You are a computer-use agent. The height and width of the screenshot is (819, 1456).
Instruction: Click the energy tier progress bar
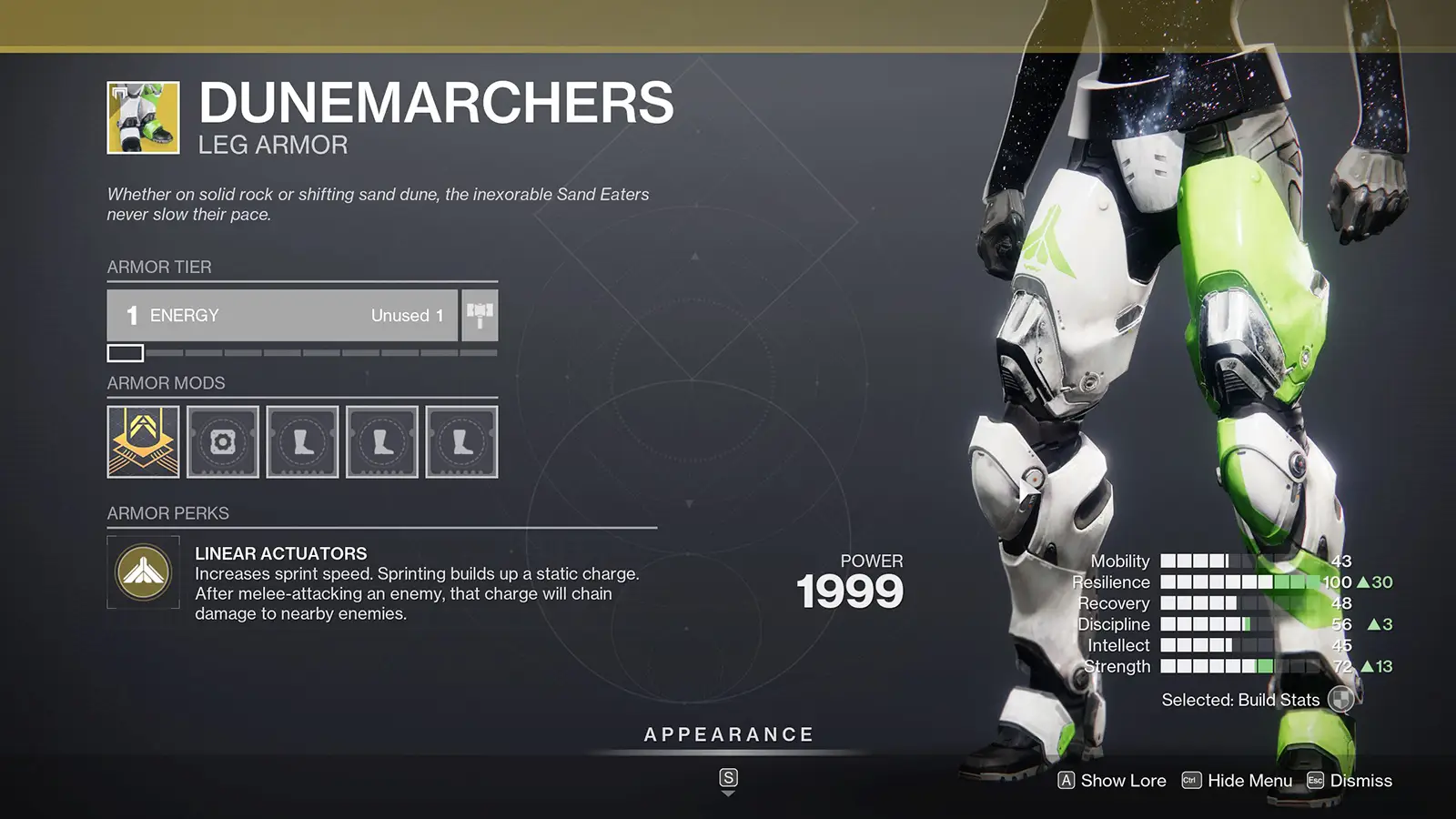click(300, 350)
